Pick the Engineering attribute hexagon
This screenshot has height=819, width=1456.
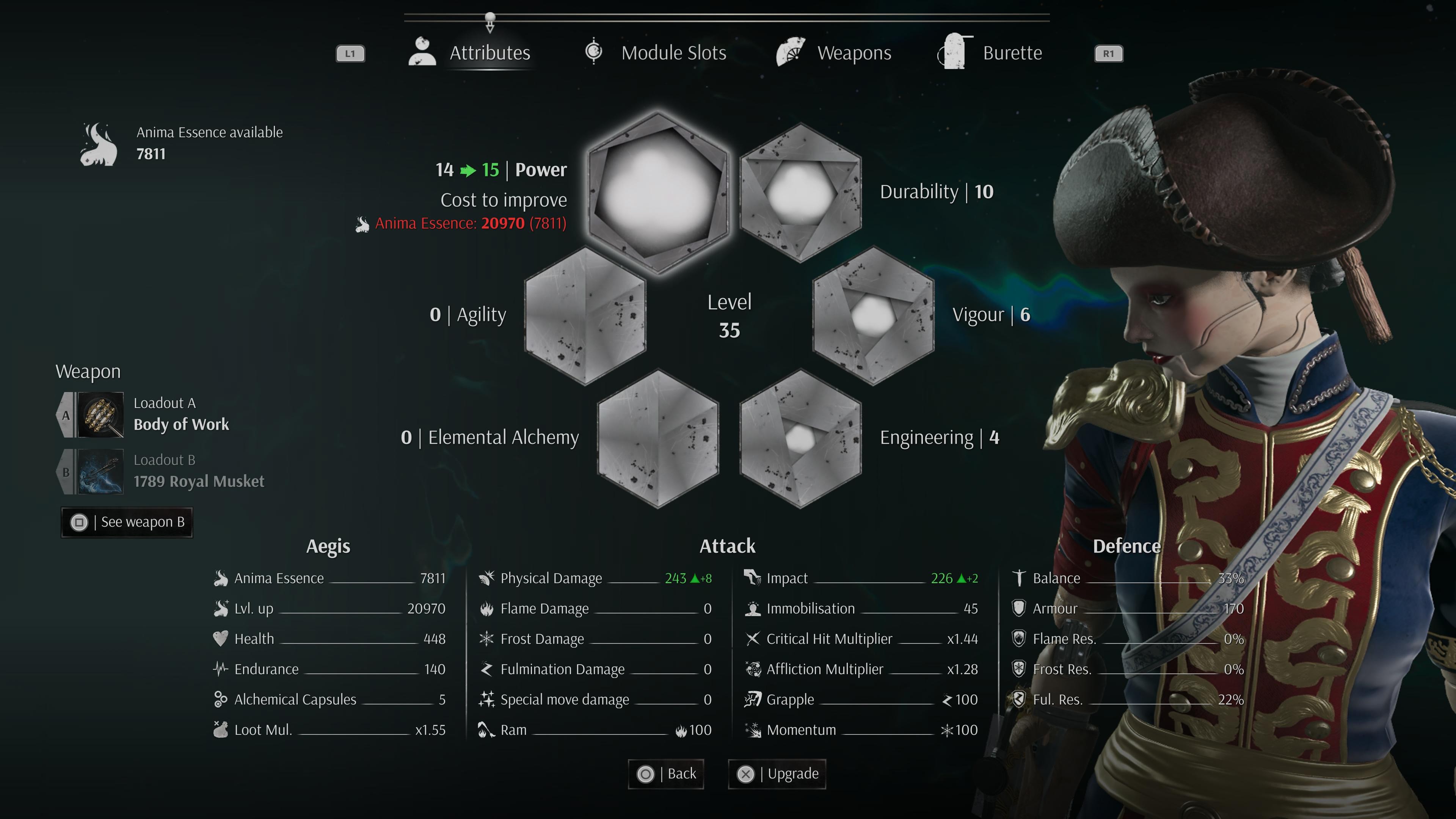[800, 438]
